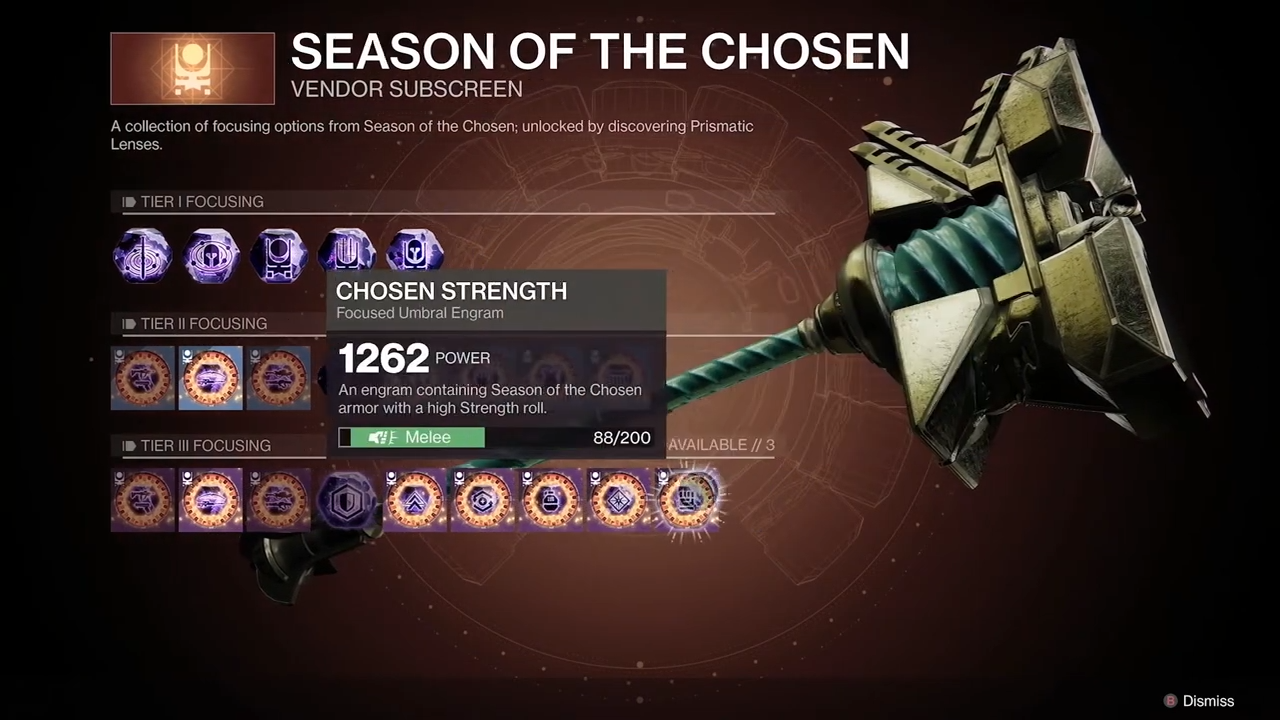Select the highlighted Tier II weapon engram
Screen dimensions: 1280x720
pos(211,378)
